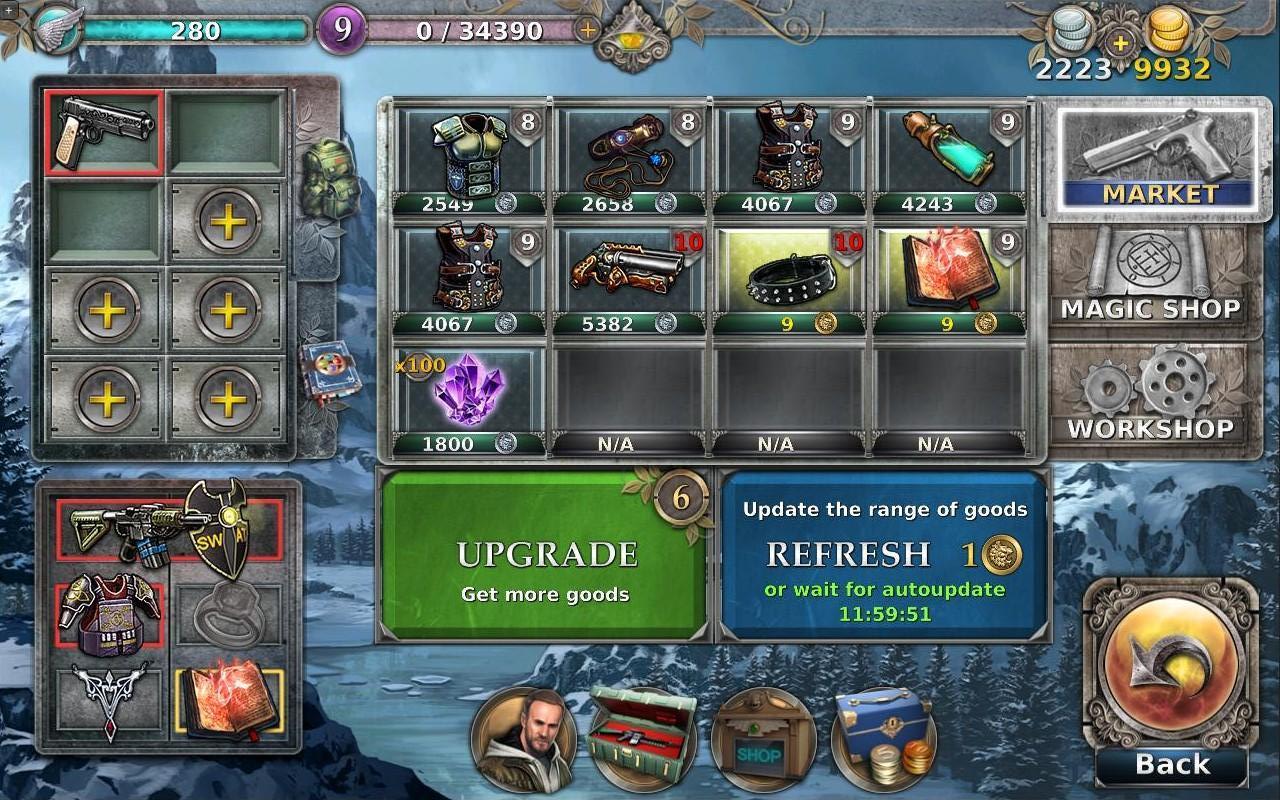1280x800 pixels.
Task: Click the green Upgrade button
Action: pos(545,555)
